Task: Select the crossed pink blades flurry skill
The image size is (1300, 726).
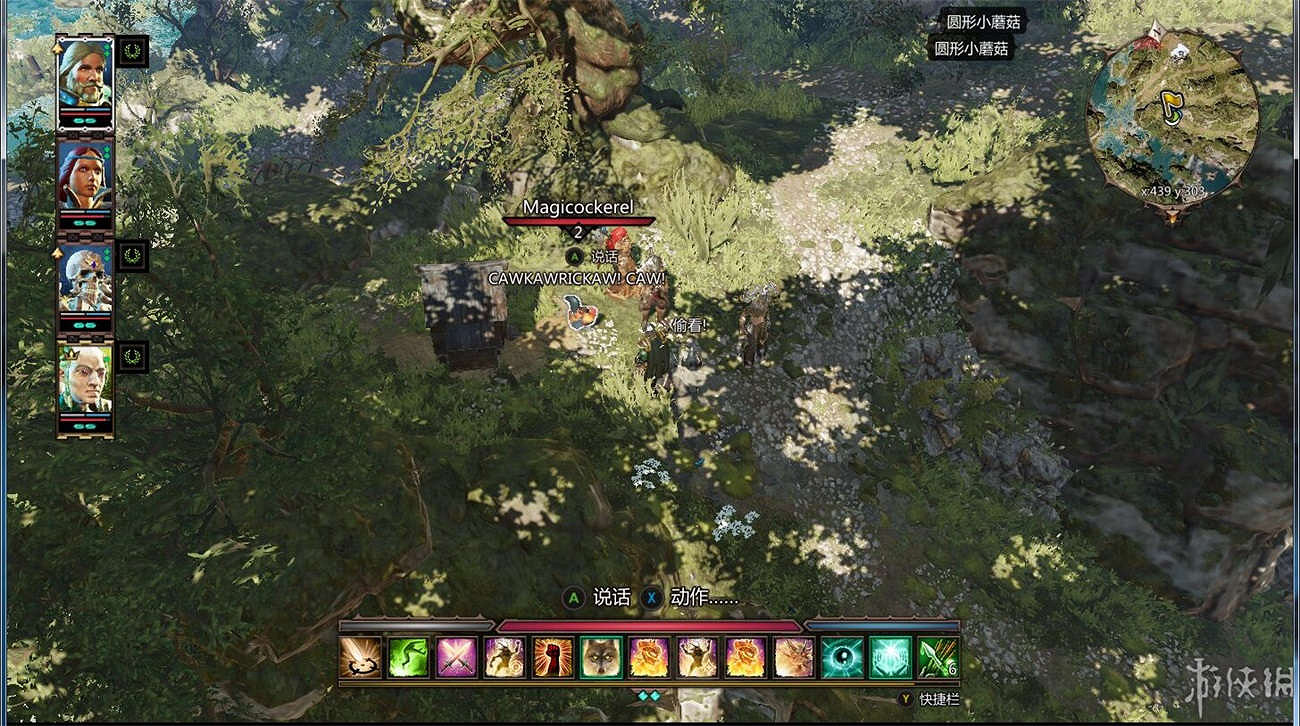Action: point(455,658)
